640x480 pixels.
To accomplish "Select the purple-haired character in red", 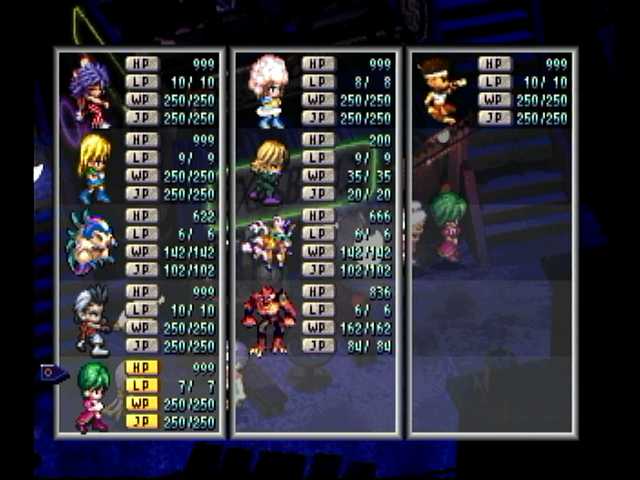I will 90,92.
